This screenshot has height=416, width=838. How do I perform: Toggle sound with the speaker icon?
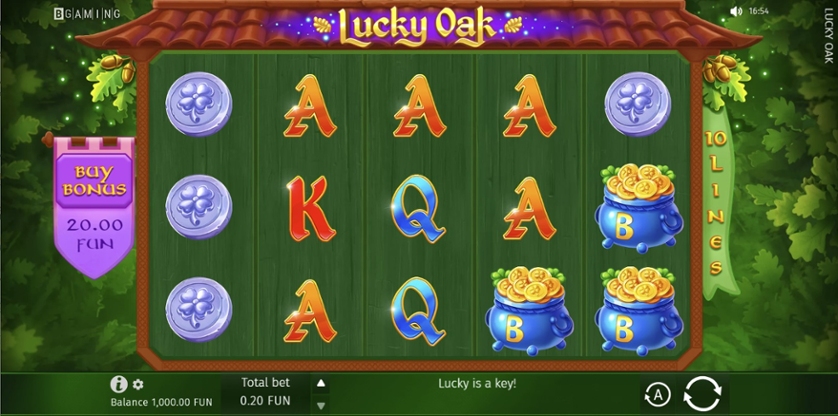tap(736, 12)
